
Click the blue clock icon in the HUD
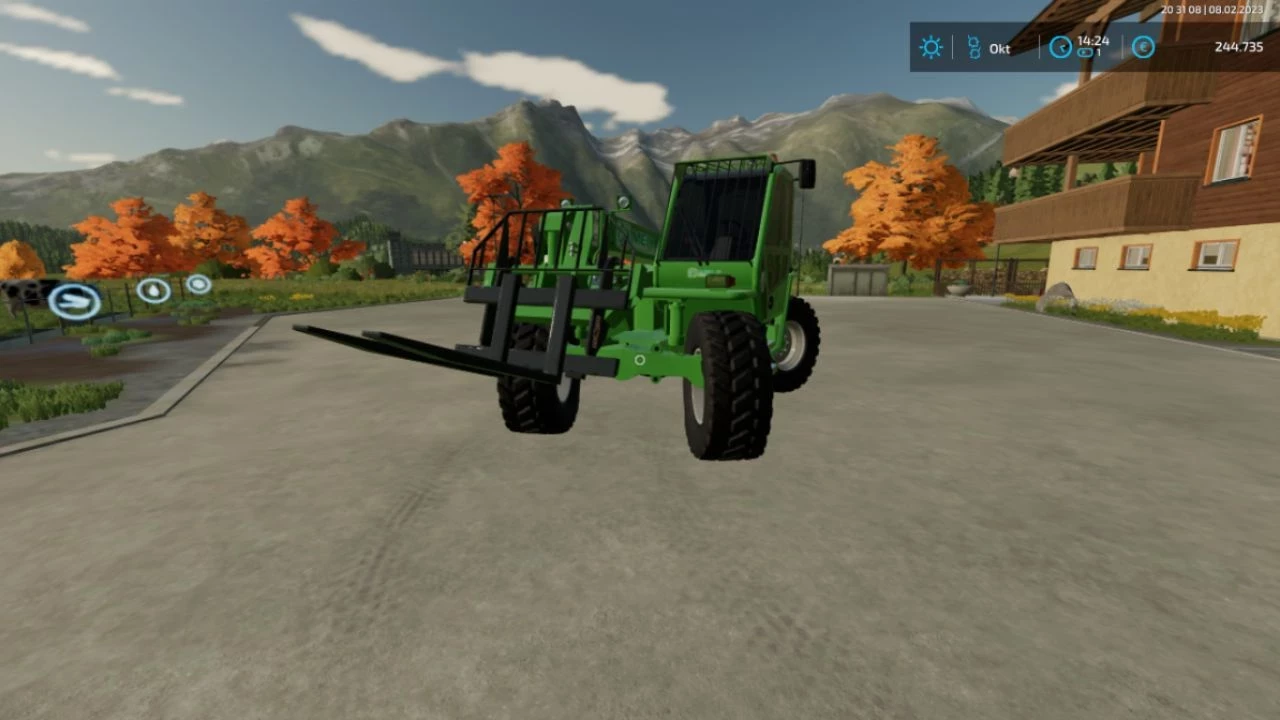click(x=1060, y=47)
